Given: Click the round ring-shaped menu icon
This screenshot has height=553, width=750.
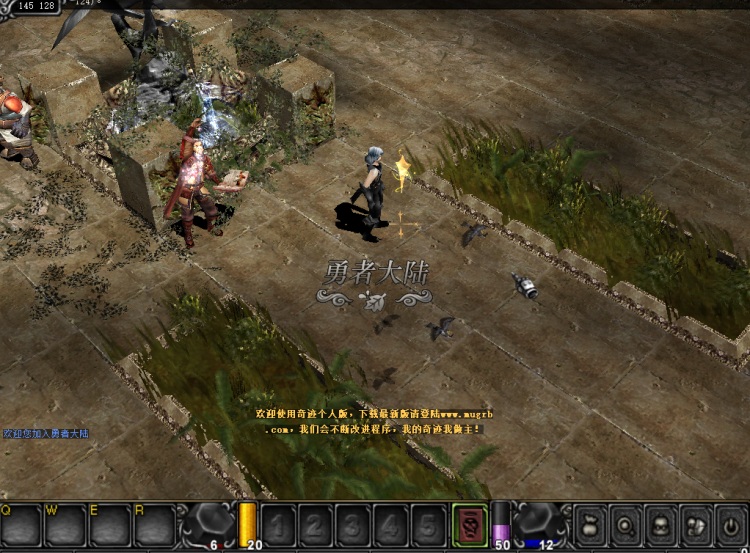Looking at the screenshot, I should coord(627,525).
